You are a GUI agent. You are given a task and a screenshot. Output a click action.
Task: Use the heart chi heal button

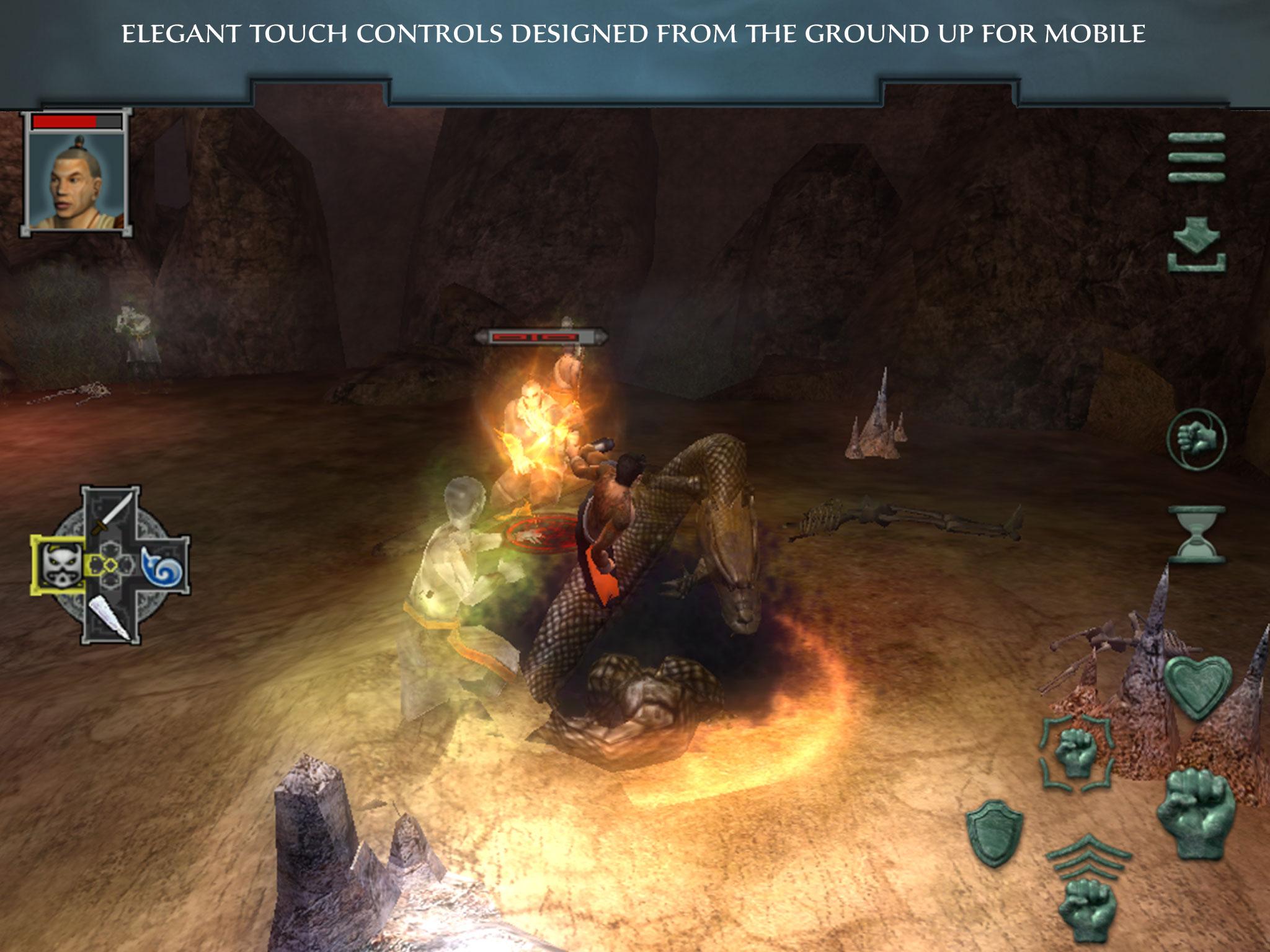coord(1196,687)
